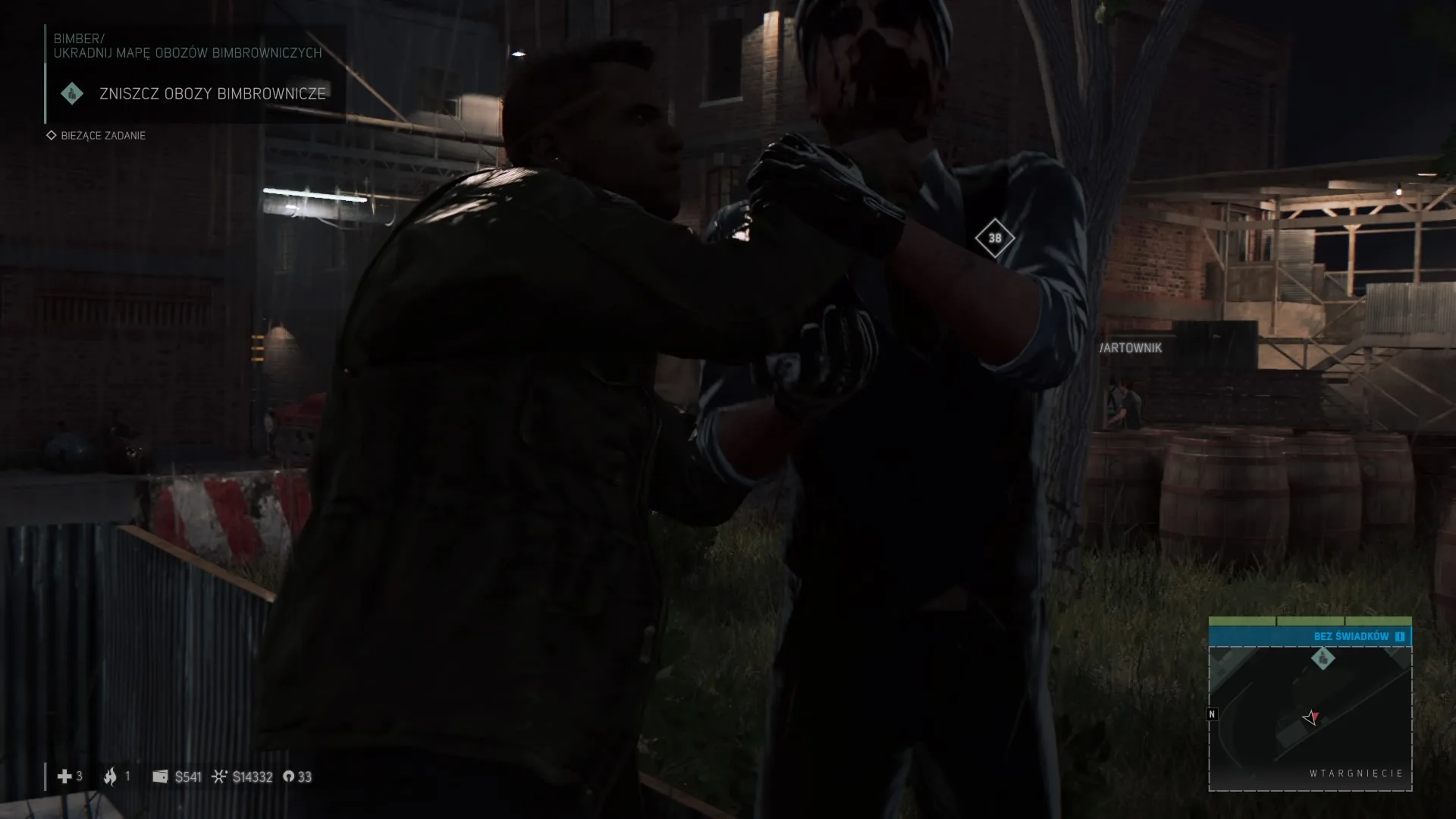
Task: Select the WTARGNIĘCIE district label
Action: click(1357, 773)
